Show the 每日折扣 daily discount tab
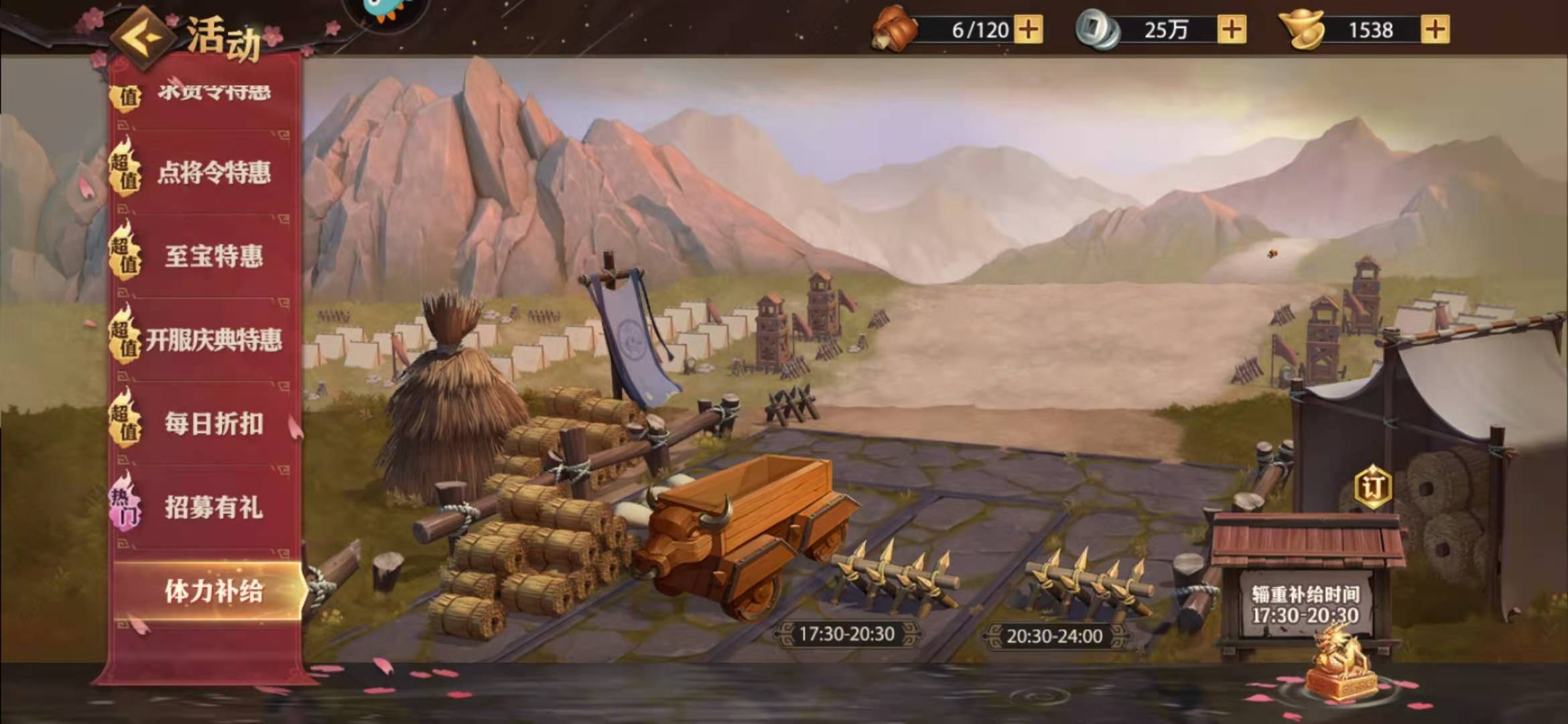 click(x=212, y=424)
